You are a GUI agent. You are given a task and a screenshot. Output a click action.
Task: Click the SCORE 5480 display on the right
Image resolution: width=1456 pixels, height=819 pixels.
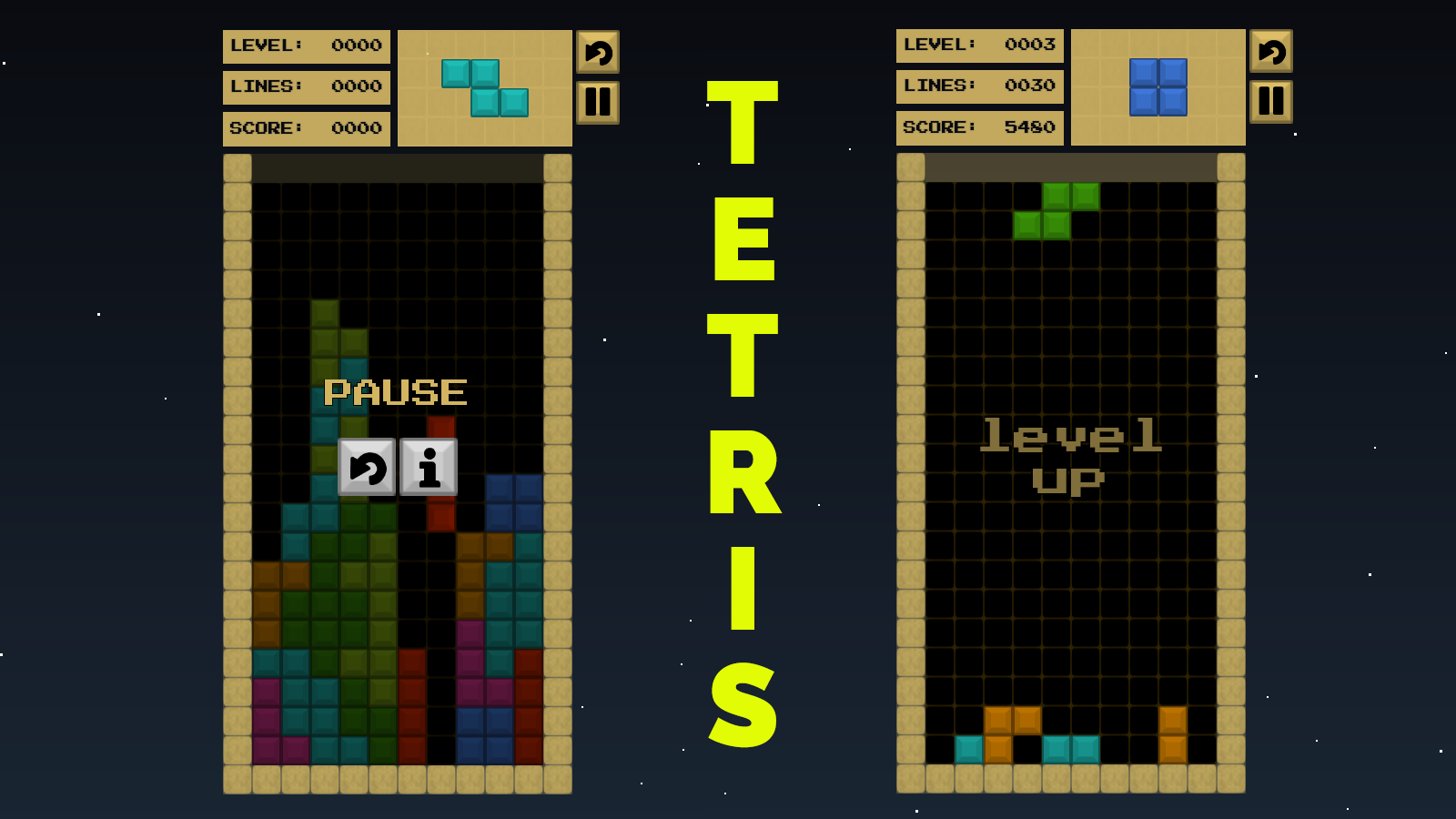980,127
